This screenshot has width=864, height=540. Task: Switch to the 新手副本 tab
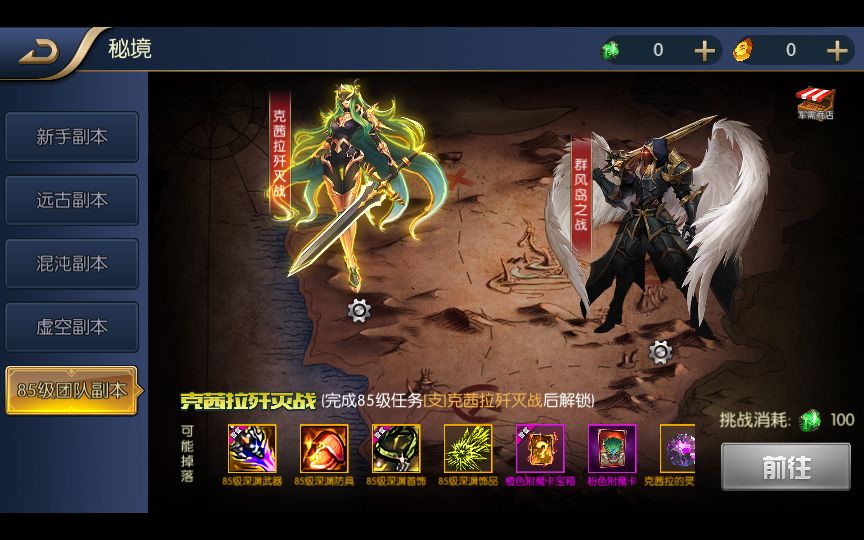click(x=72, y=137)
